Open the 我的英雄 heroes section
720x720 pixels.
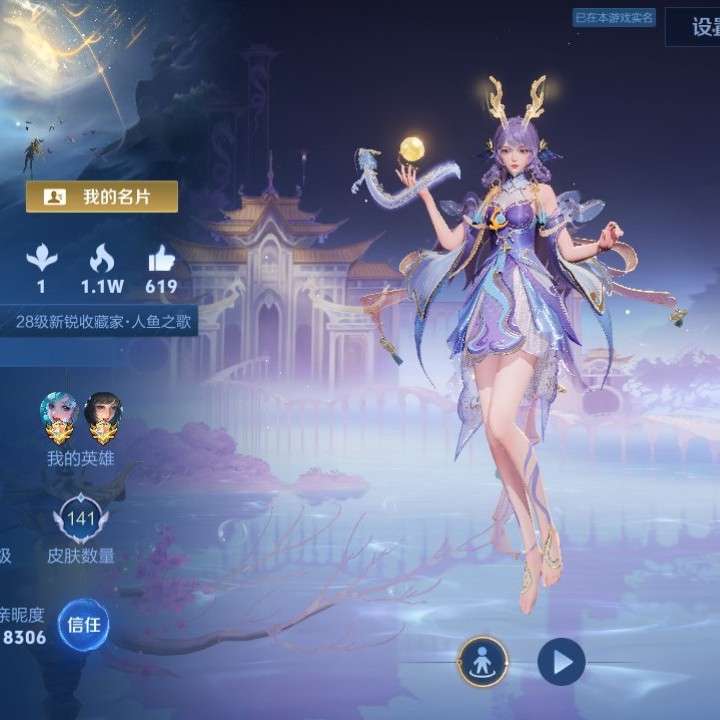[80, 459]
